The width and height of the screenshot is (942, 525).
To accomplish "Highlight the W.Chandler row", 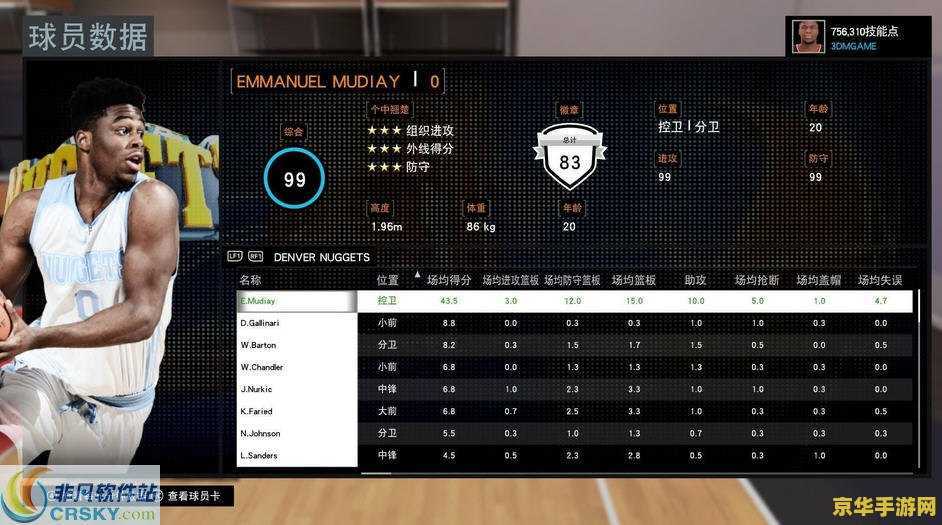I will [297, 367].
